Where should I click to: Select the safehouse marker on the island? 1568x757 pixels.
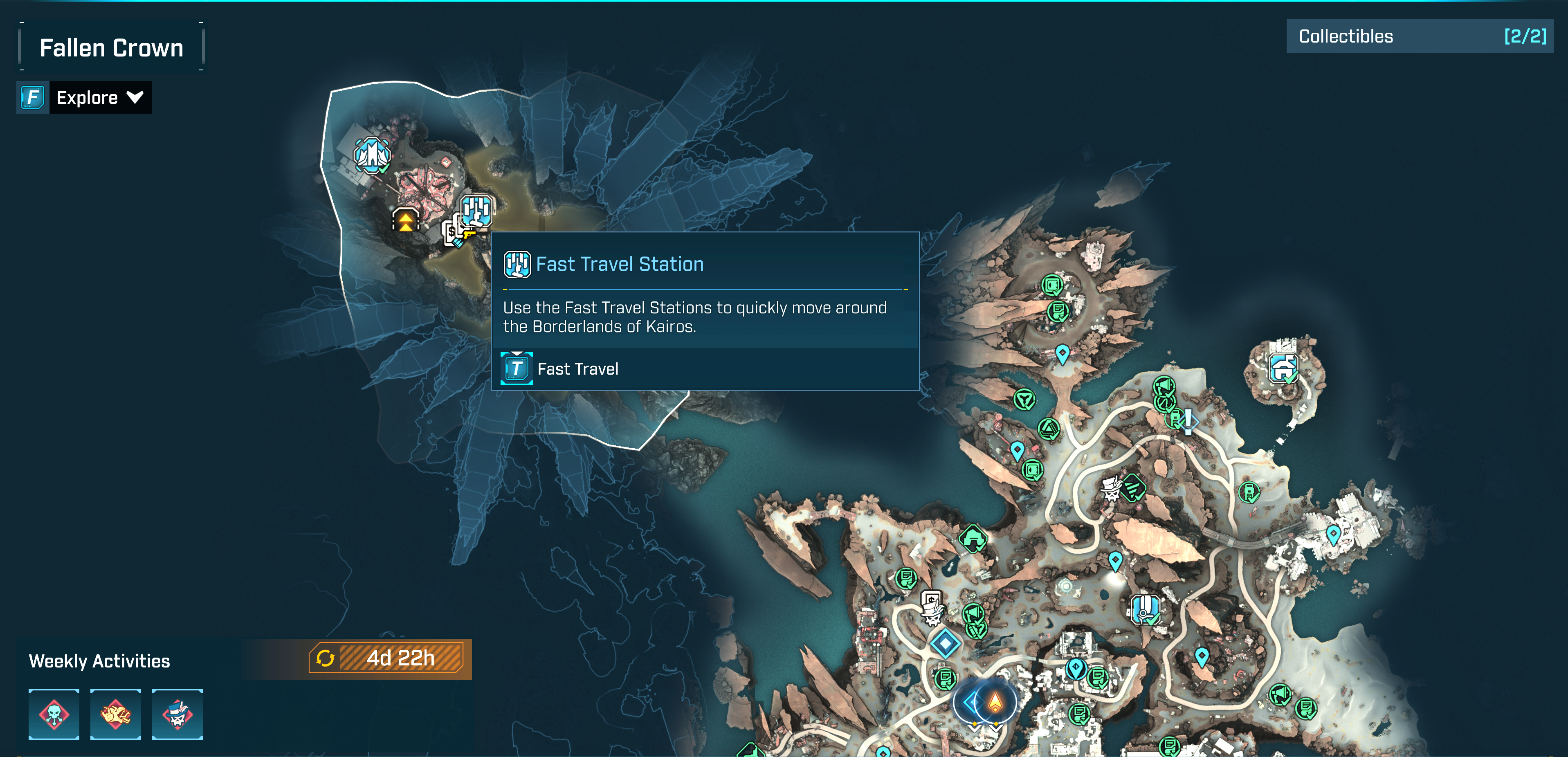tap(1283, 368)
